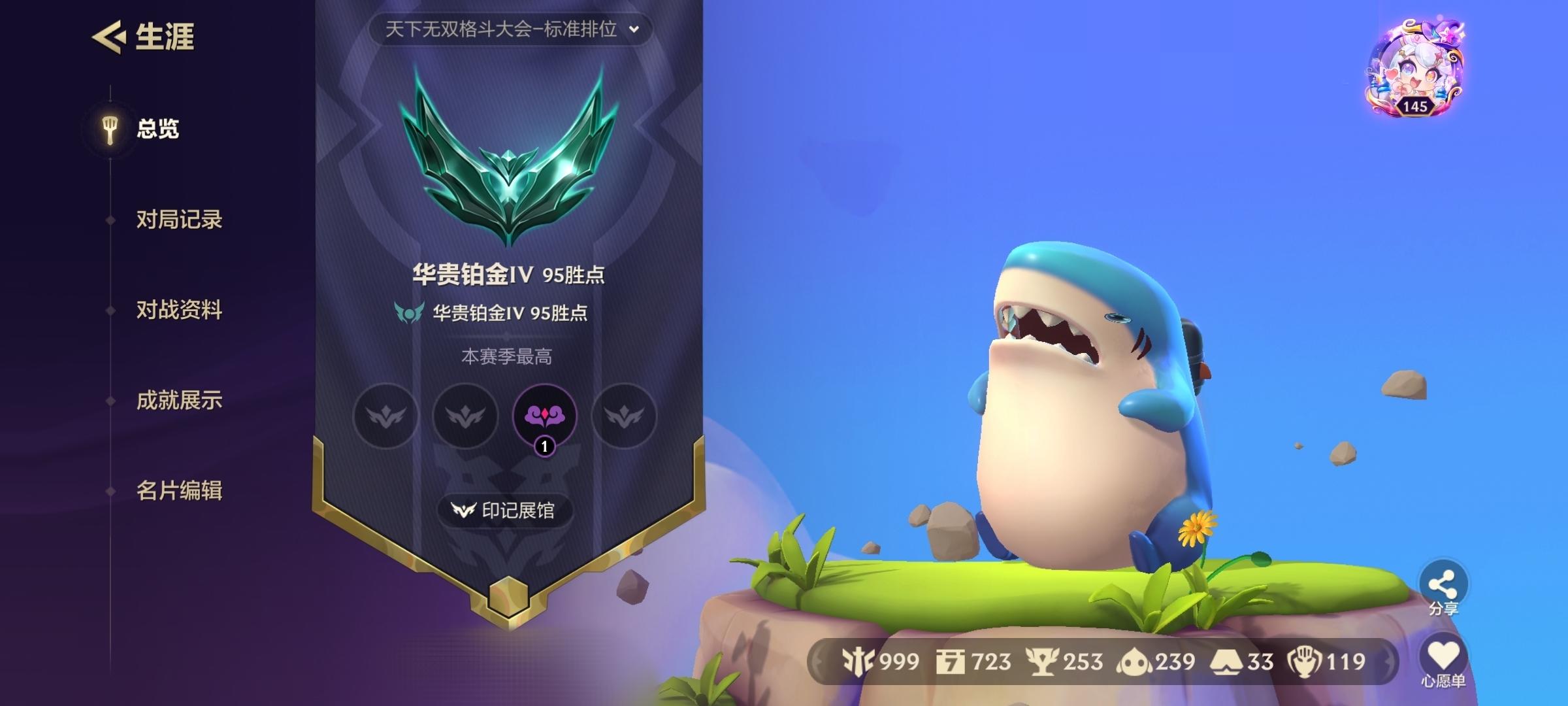Image resolution: width=1568 pixels, height=706 pixels.
Task: Switch to the 对局记录 tab
Action: [x=179, y=221]
